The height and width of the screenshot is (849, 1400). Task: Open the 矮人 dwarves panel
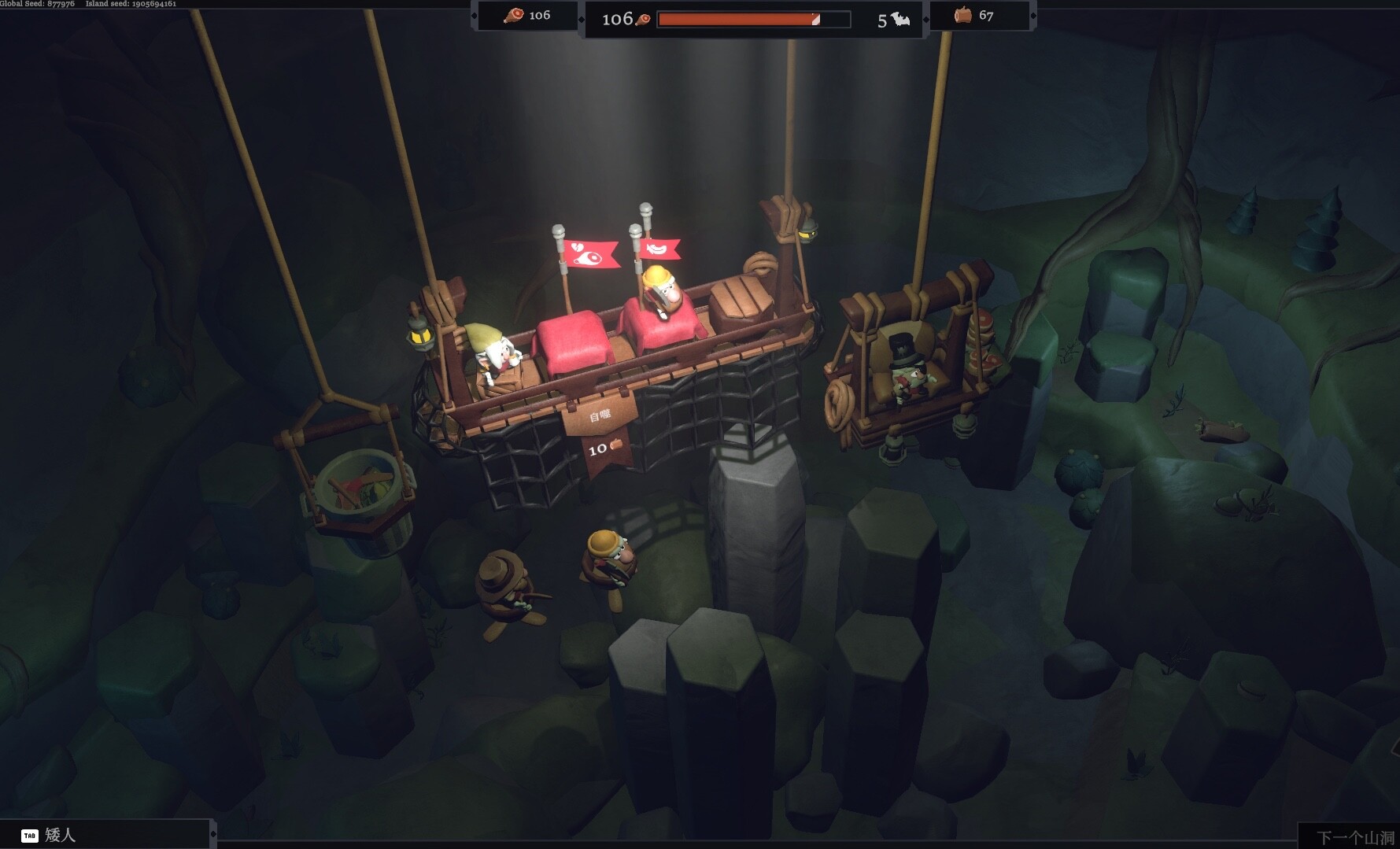59,835
